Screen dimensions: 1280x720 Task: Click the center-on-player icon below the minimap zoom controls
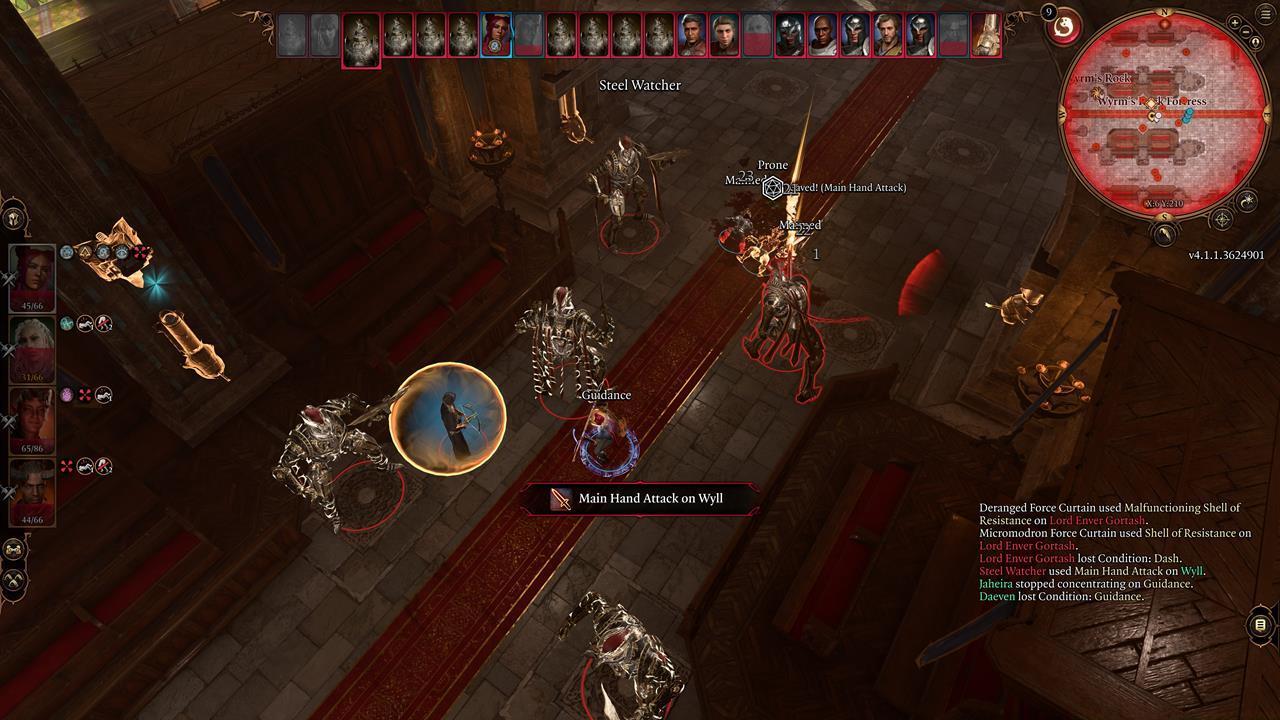point(1256,43)
